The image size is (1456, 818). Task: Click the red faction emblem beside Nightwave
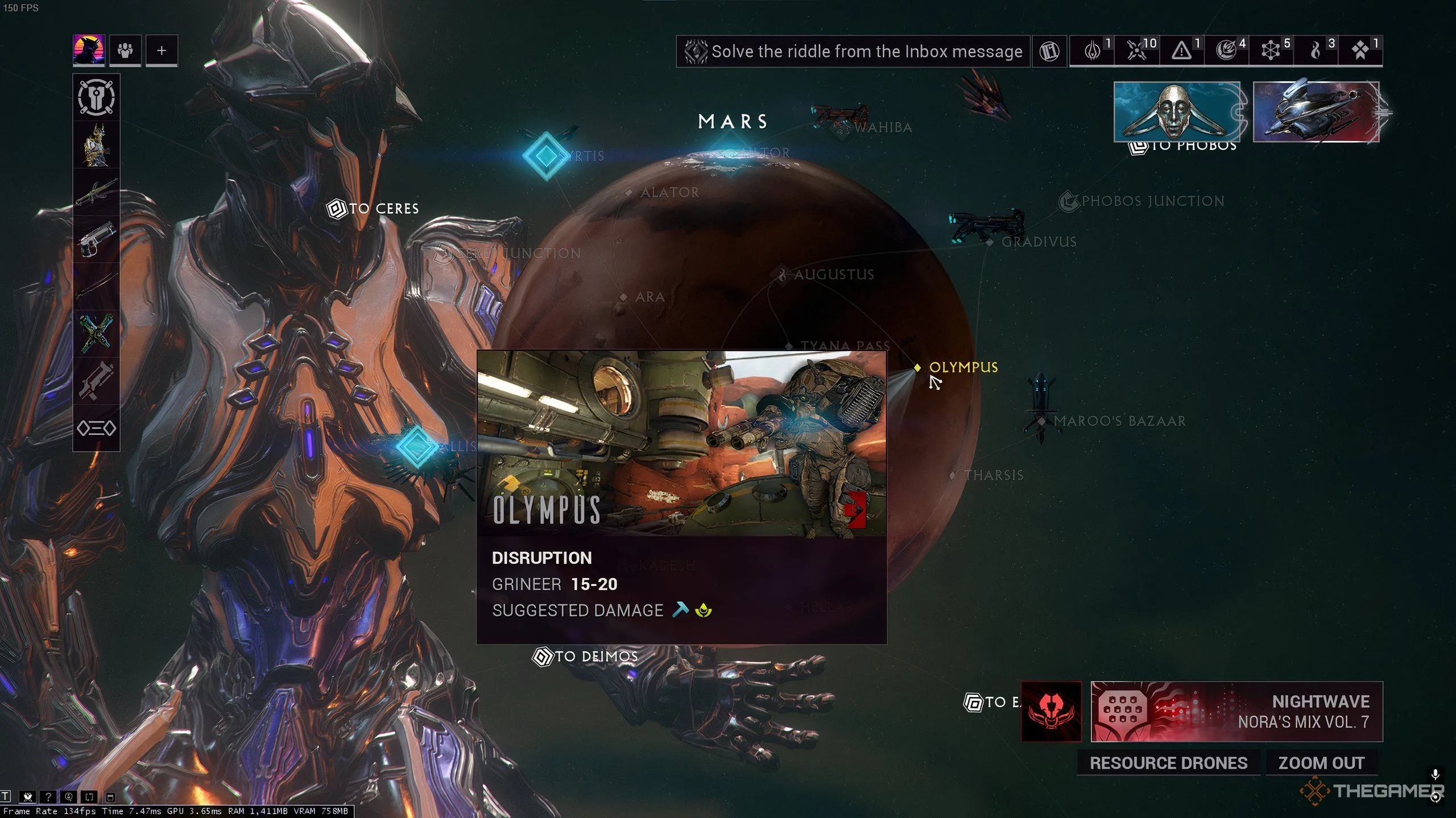point(1051,711)
